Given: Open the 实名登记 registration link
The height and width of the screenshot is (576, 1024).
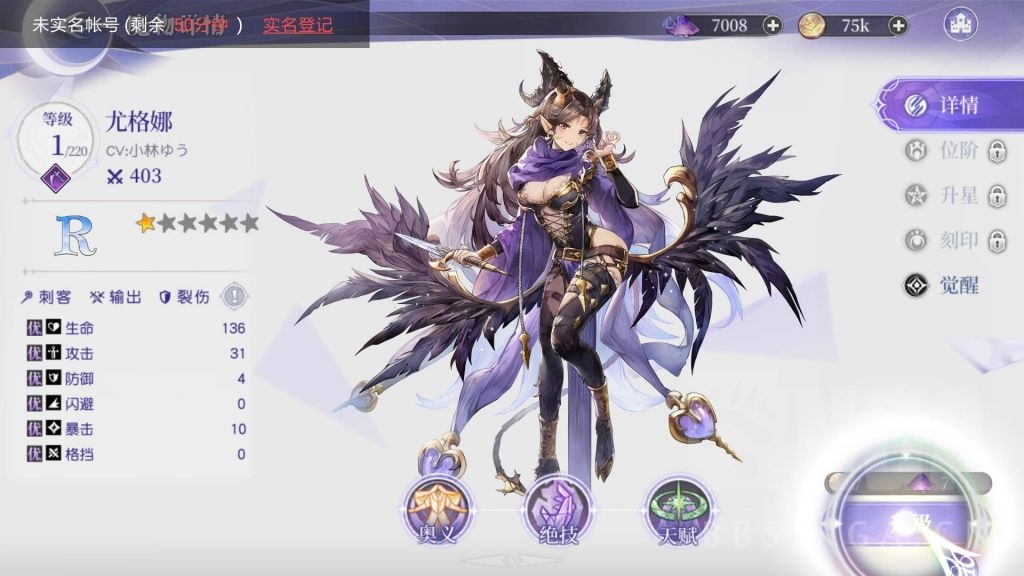Looking at the screenshot, I should pyautogui.click(x=298, y=25).
